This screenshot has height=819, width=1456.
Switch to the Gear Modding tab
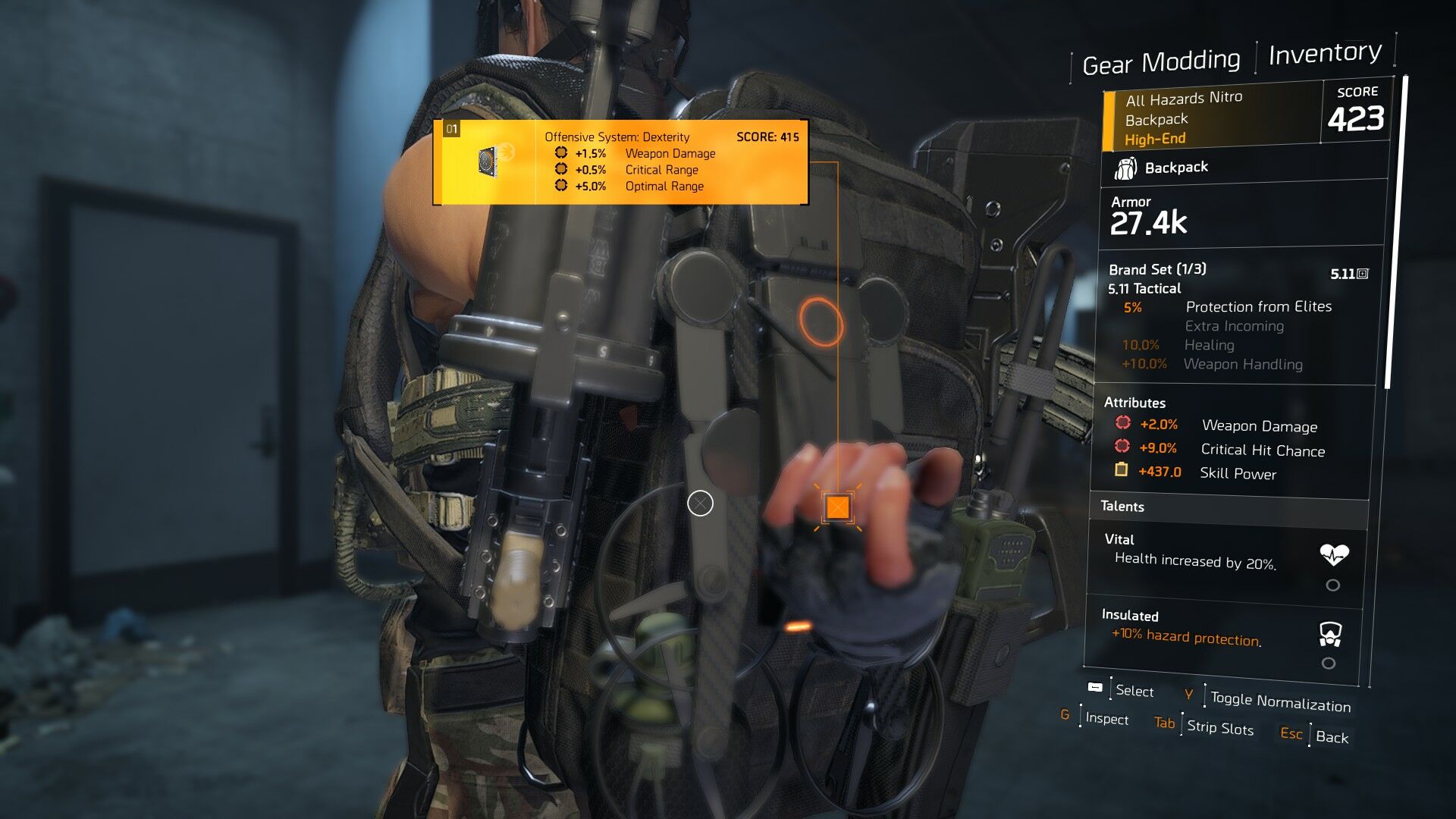coord(1161,62)
